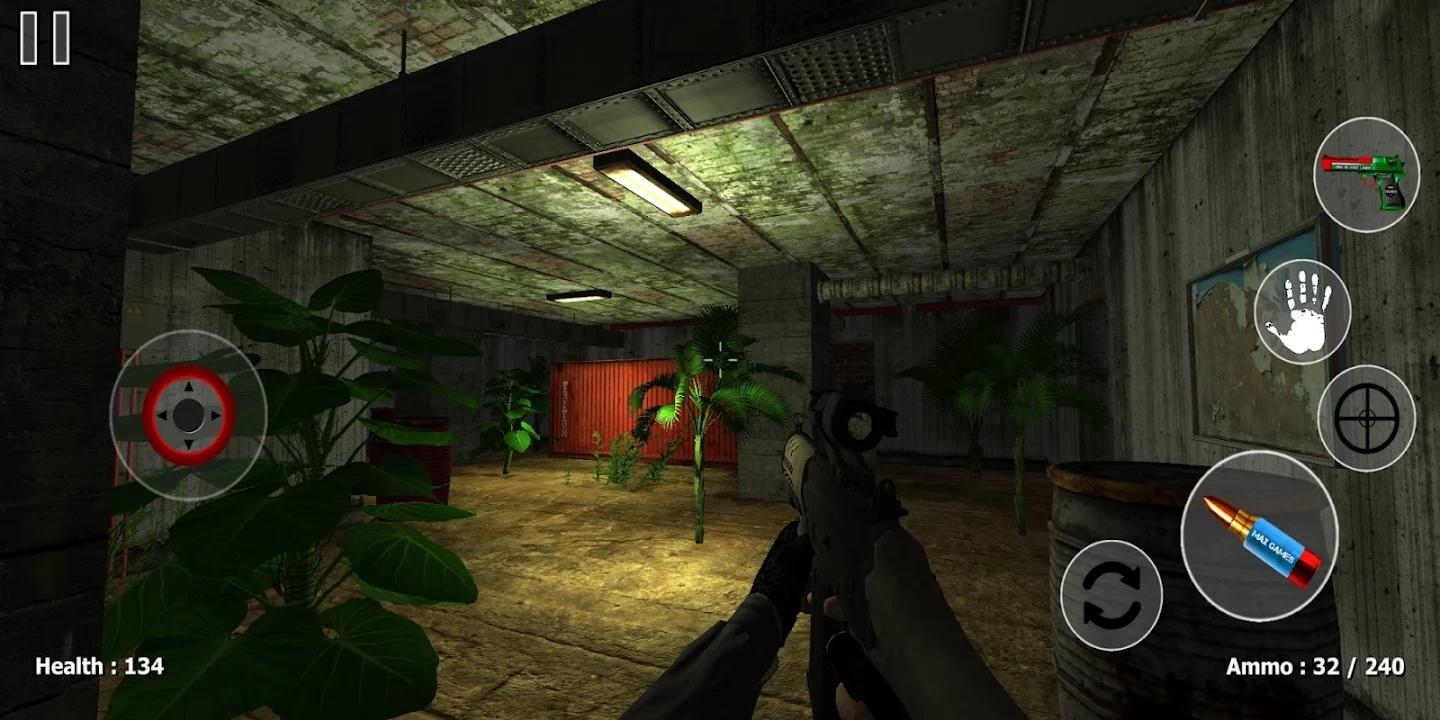Switch weapon using the pistol icon
This screenshot has width=1440, height=720.
1365,175
